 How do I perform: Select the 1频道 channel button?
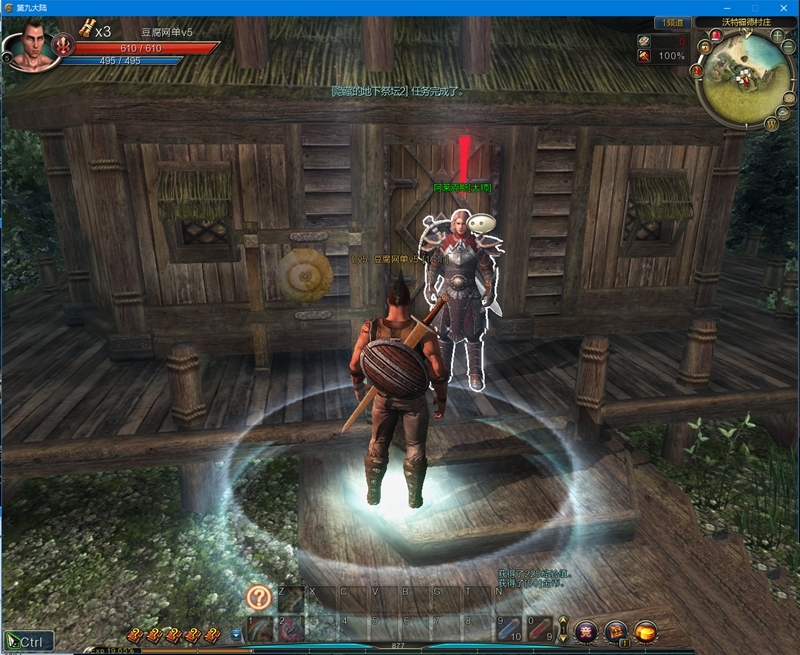point(673,22)
